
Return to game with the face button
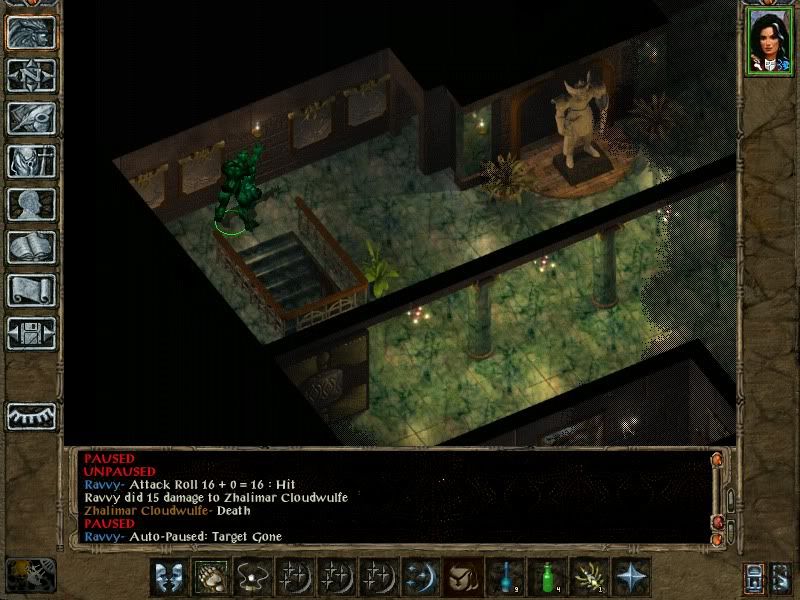click(31, 32)
